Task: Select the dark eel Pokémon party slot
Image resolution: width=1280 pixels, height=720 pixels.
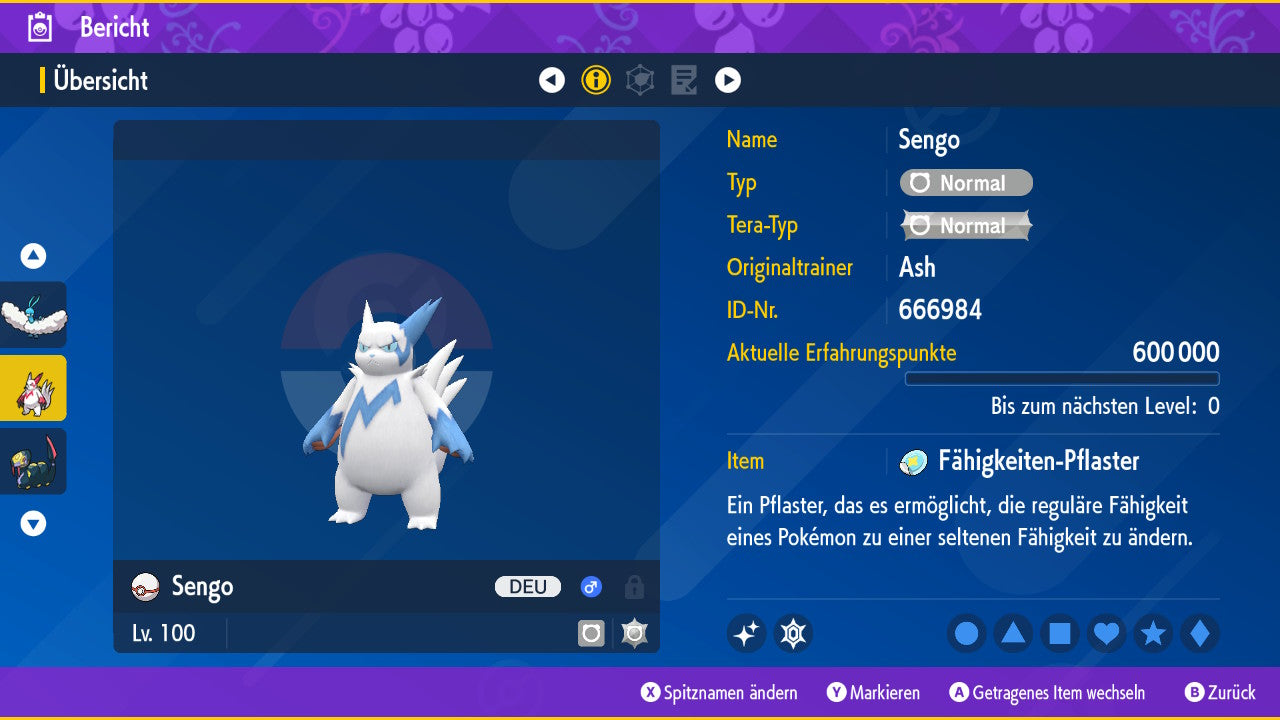Action: [x=33, y=461]
